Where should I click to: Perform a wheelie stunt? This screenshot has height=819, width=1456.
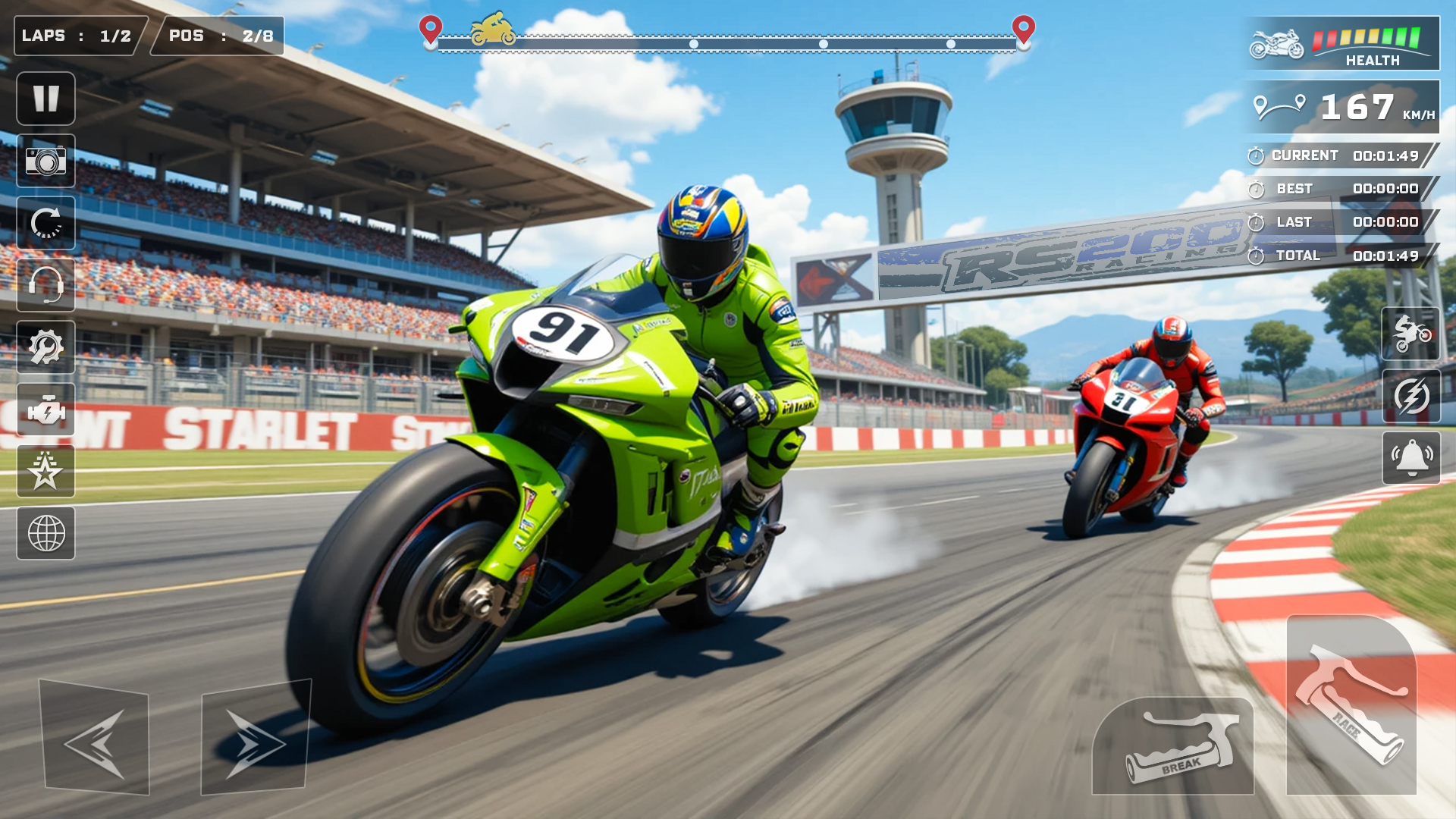[1411, 334]
